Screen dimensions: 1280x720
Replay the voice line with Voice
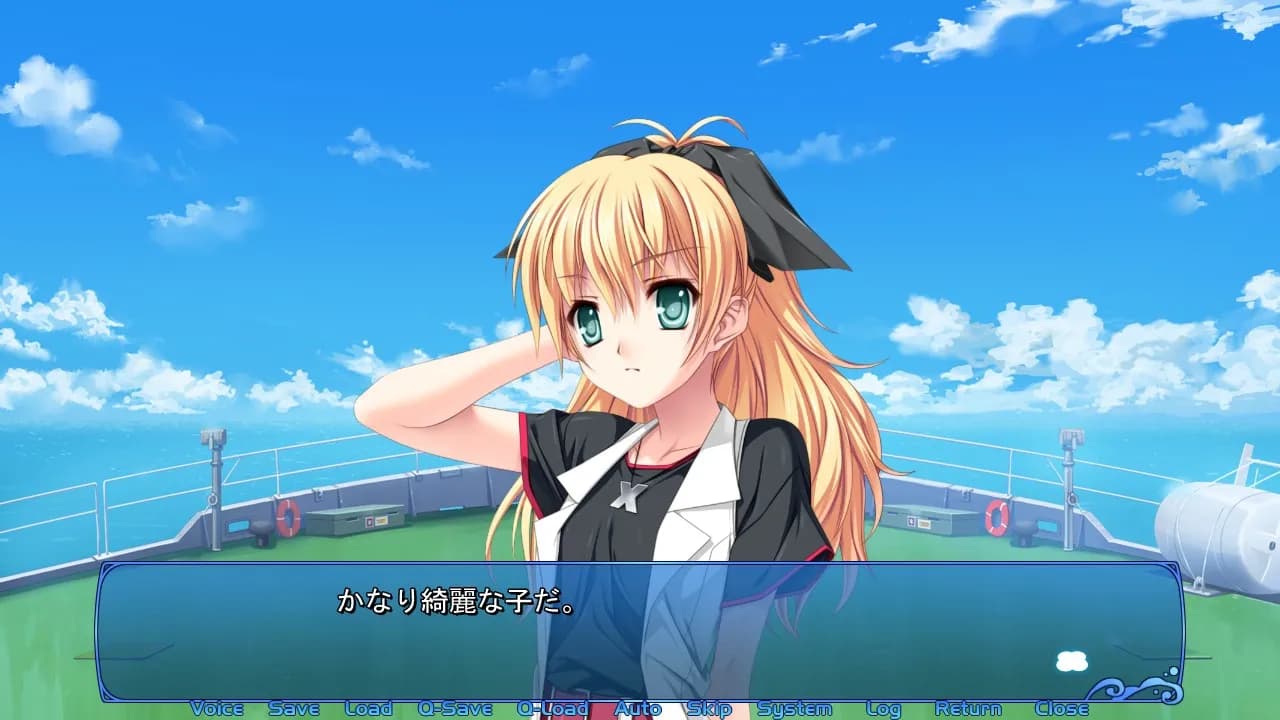(x=218, y=707)
